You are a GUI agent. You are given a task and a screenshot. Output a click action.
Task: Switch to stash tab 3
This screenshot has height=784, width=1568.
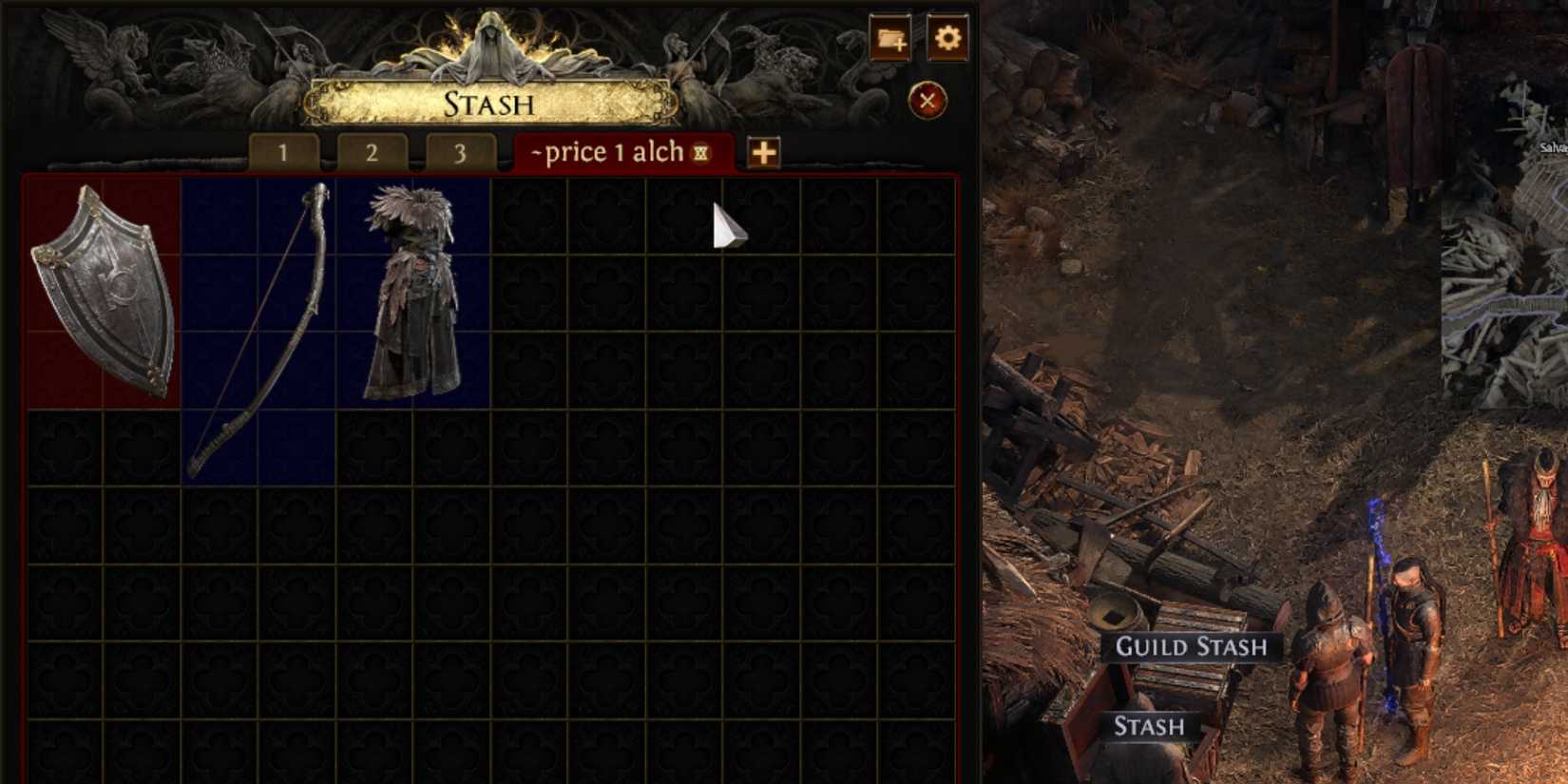pos(463,152)
